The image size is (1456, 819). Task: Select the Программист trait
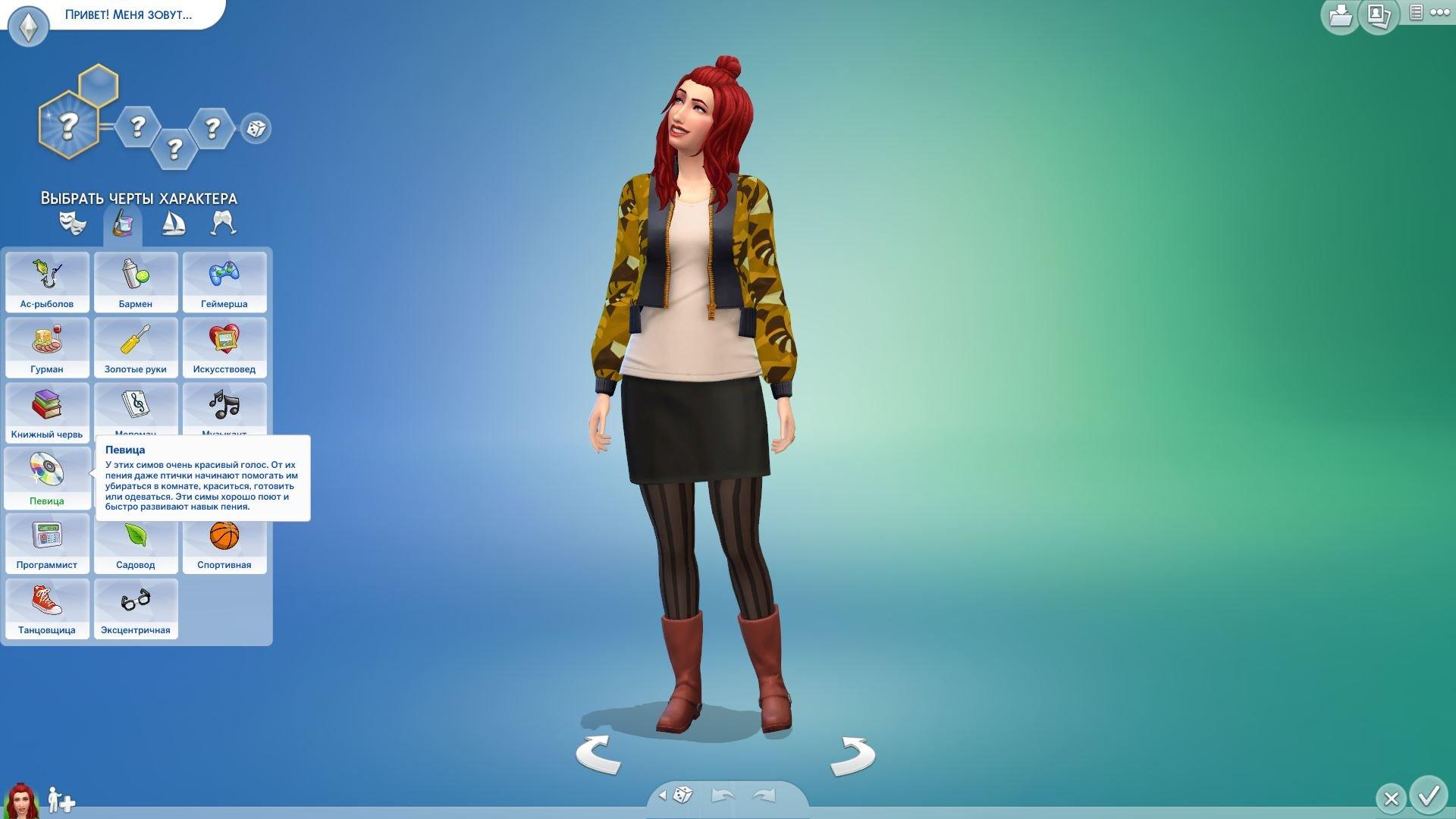tap(47, 542)
